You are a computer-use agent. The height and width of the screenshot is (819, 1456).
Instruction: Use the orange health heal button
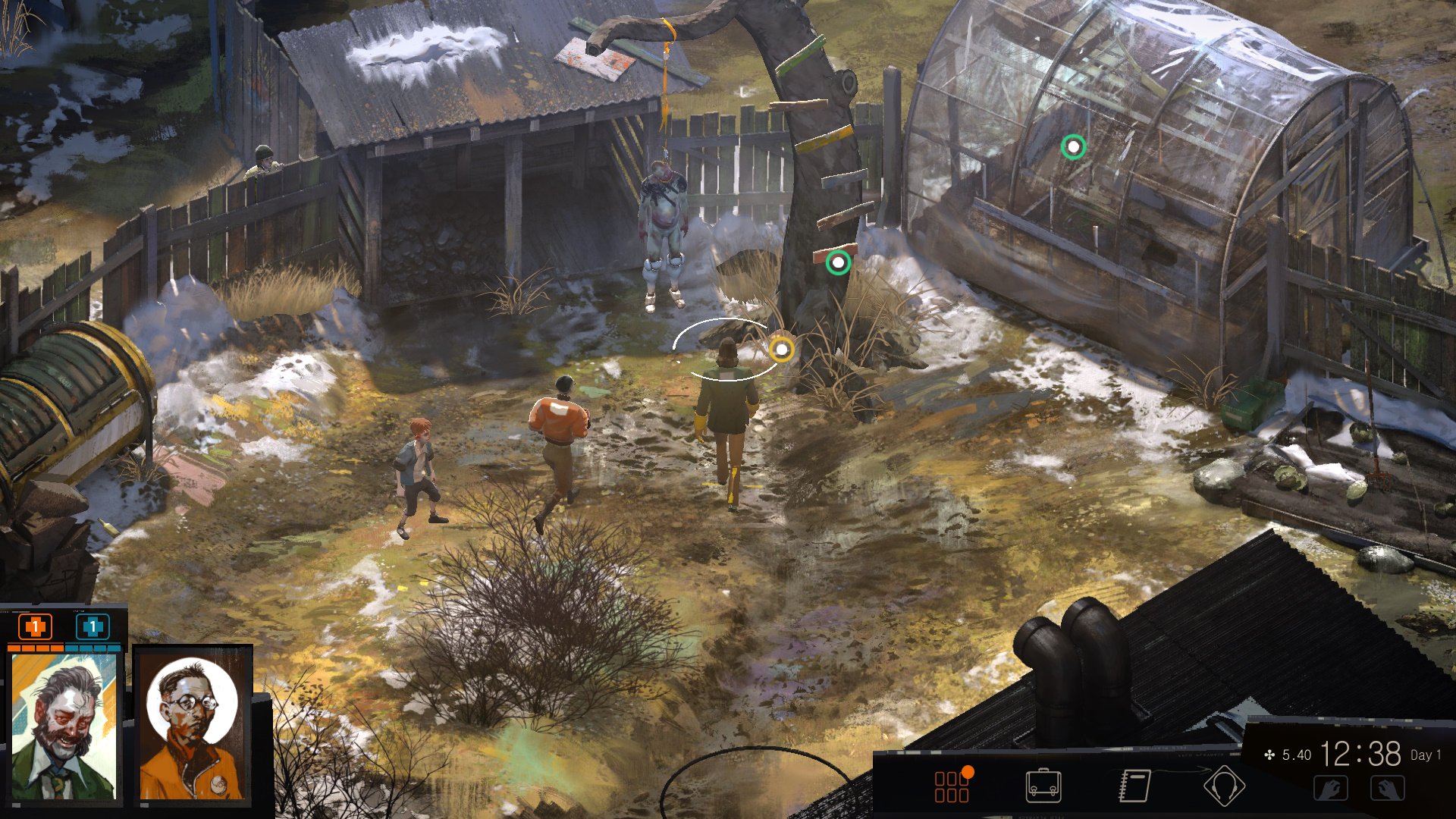[x=35, y=627]
